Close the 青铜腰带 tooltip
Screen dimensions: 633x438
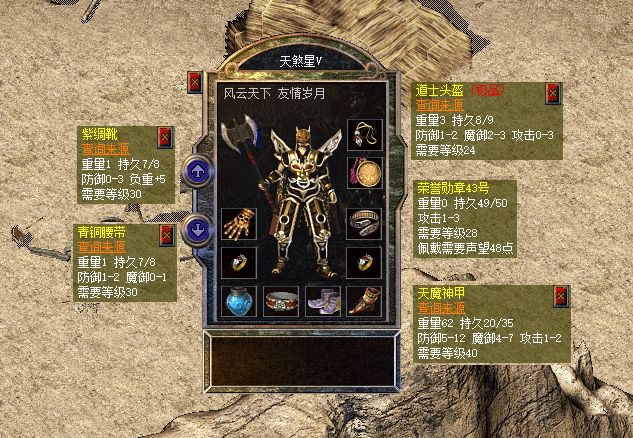tap(165, 235)
